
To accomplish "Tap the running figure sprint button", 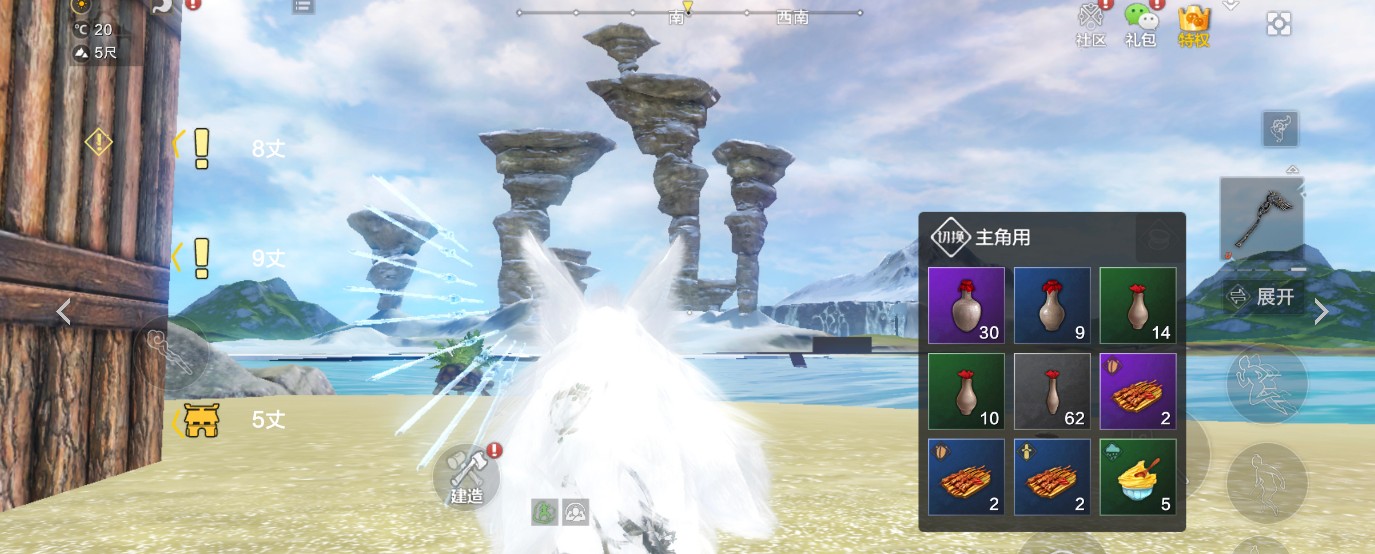I will coord(1267,383).
